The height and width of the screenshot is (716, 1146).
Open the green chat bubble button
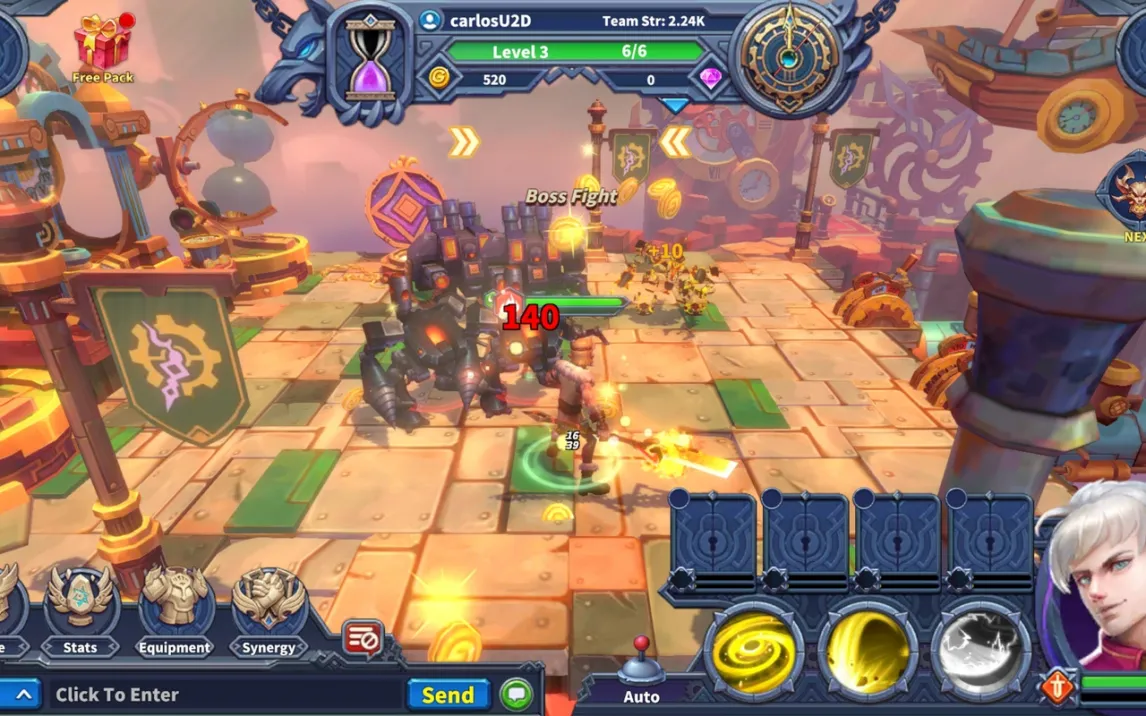(516, 694)
